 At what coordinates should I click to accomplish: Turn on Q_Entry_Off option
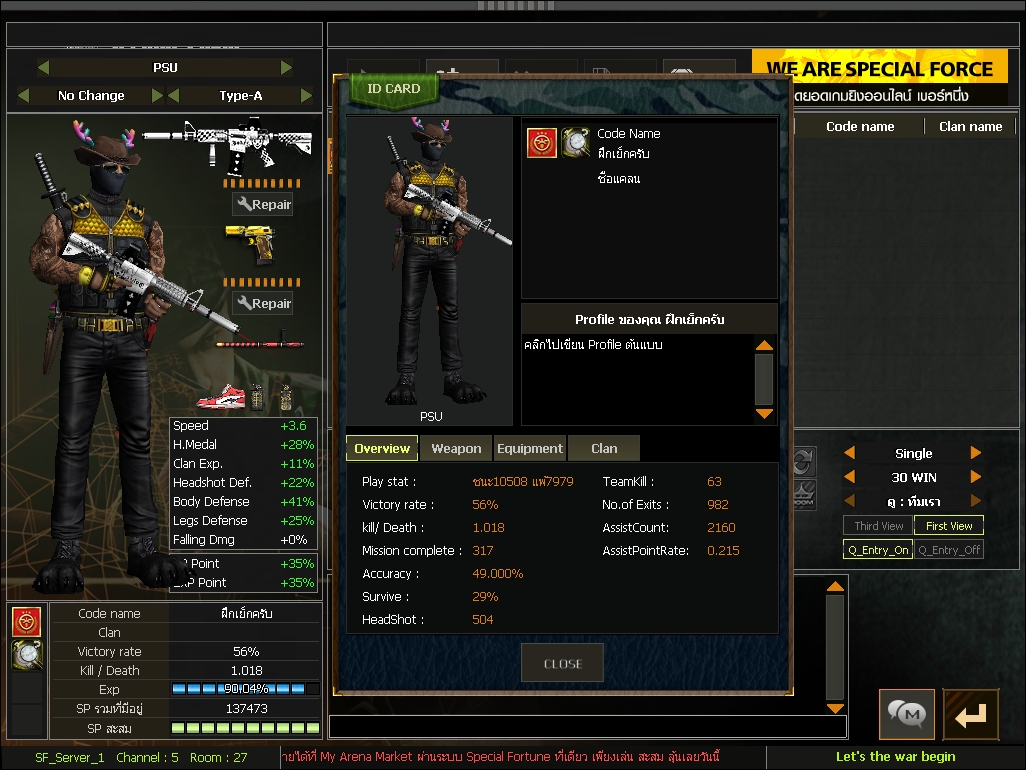(948, 550)
